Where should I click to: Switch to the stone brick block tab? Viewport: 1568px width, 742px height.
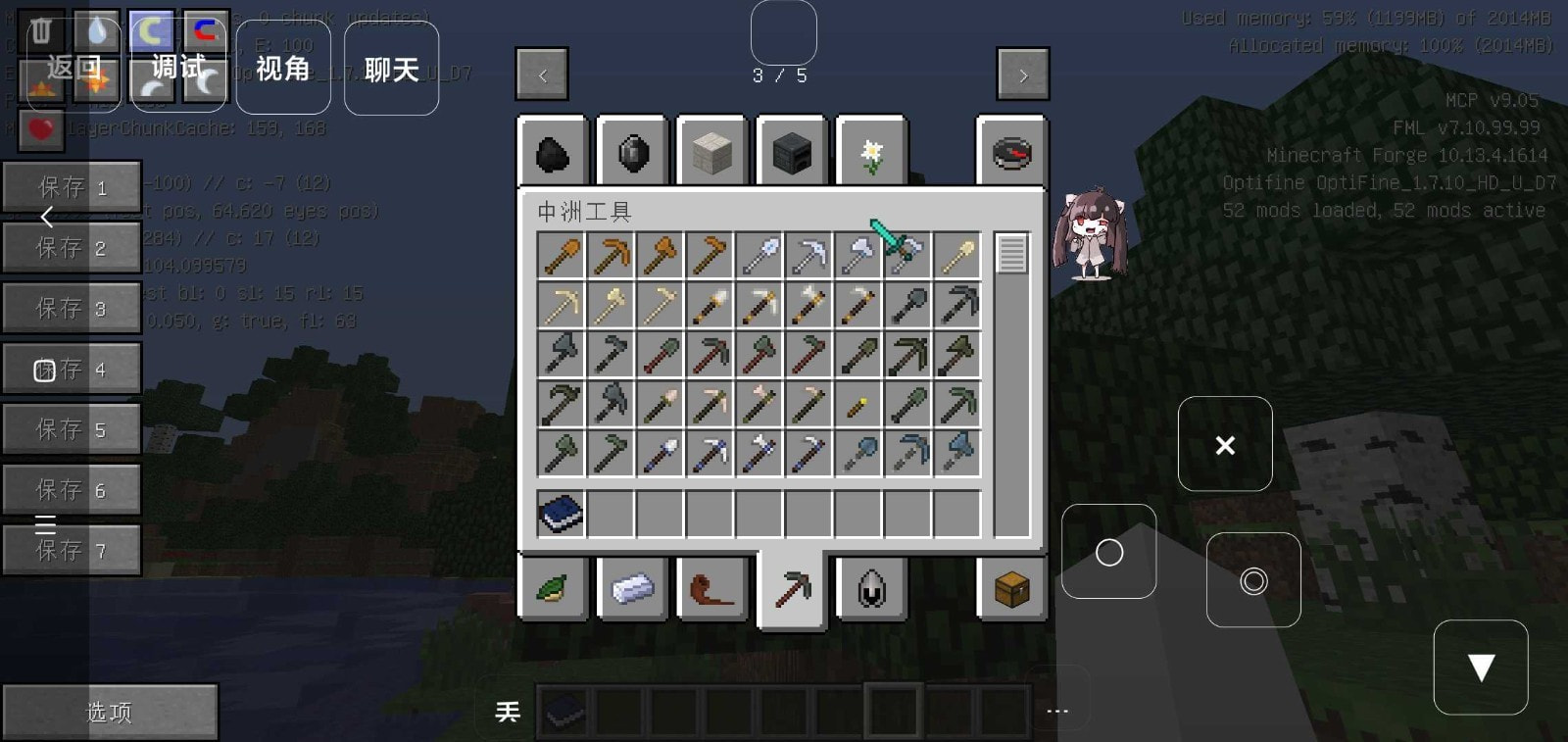tap(712, 153)
